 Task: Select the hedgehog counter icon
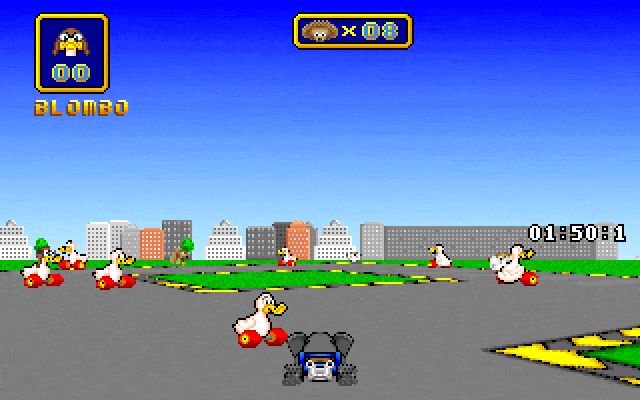pos(322,31)
